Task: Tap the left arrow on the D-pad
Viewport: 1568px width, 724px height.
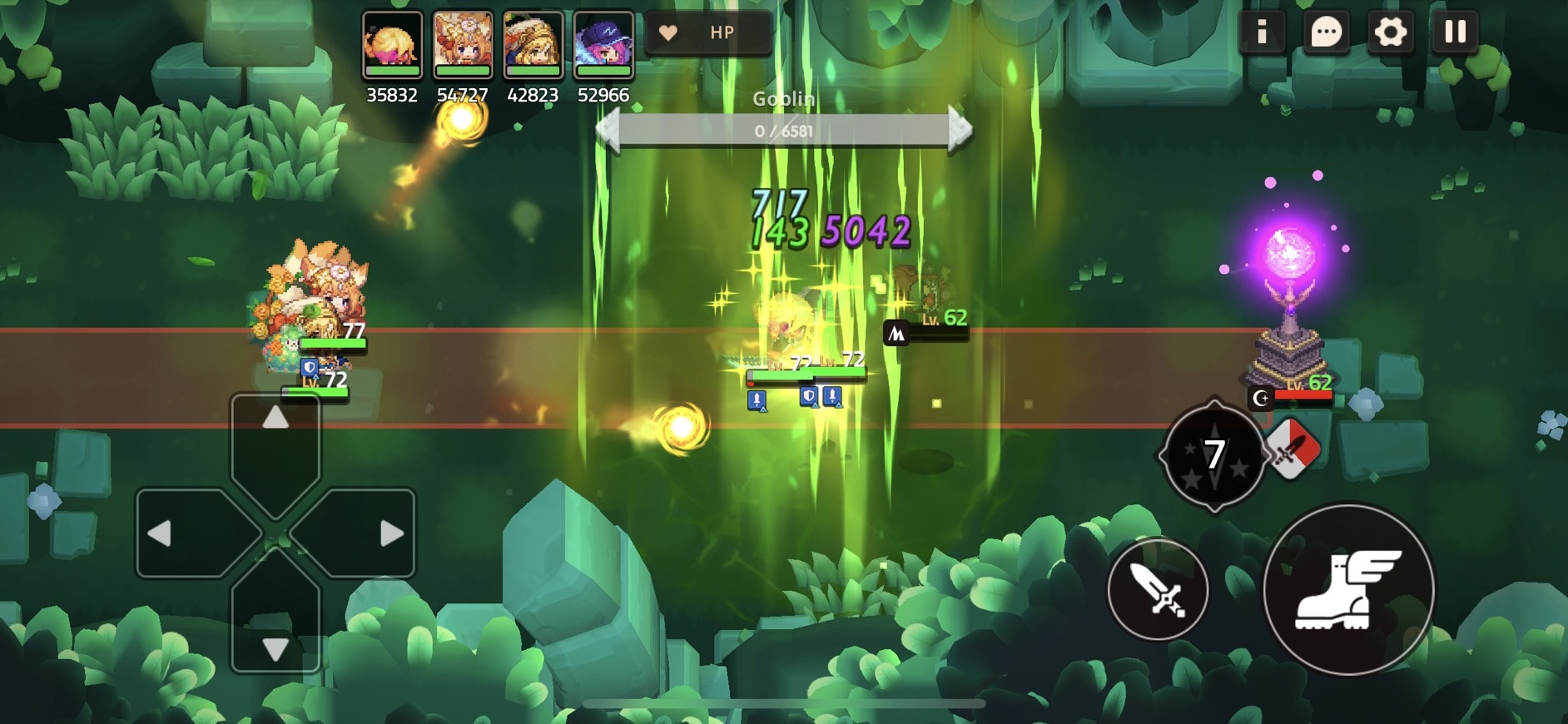Action: (185, 533)
